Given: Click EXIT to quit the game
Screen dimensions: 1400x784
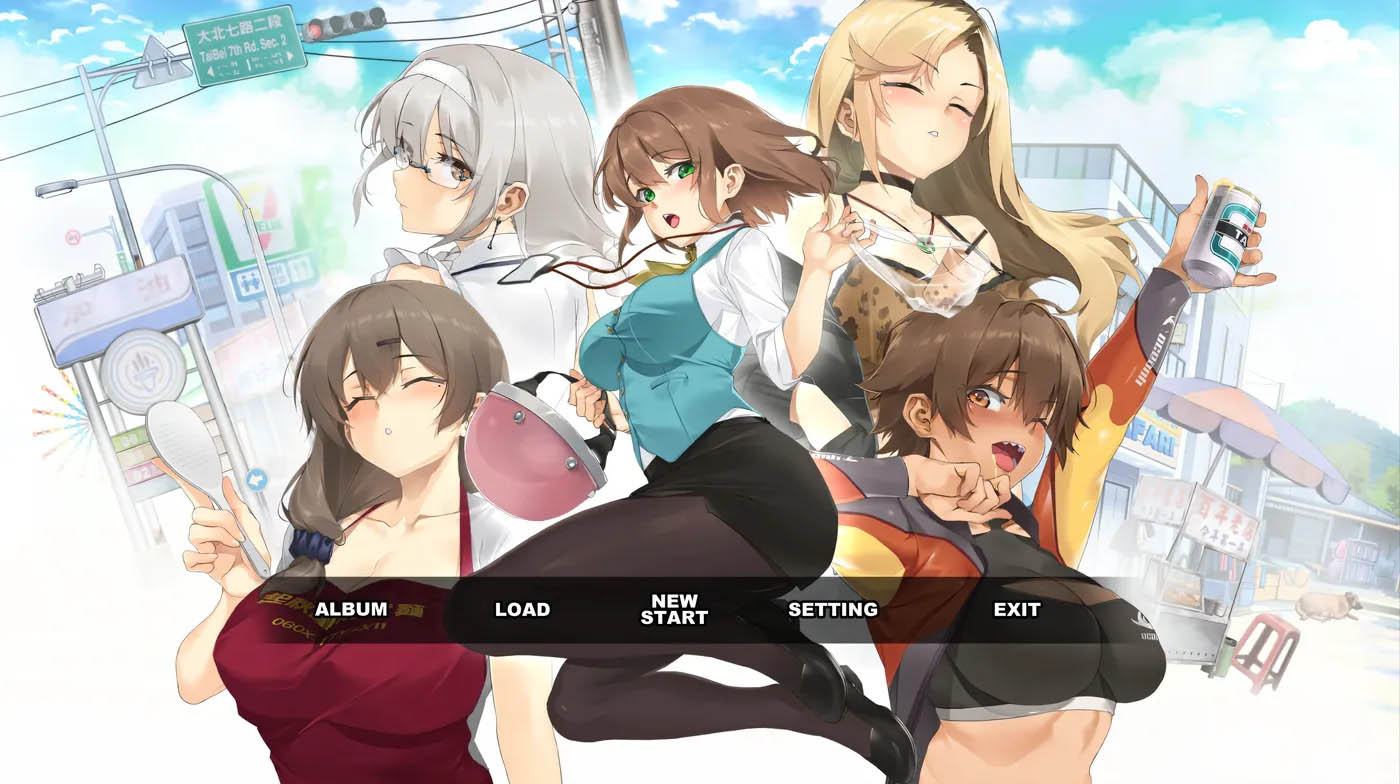Looking at the screenshot, I should 1016,609.
